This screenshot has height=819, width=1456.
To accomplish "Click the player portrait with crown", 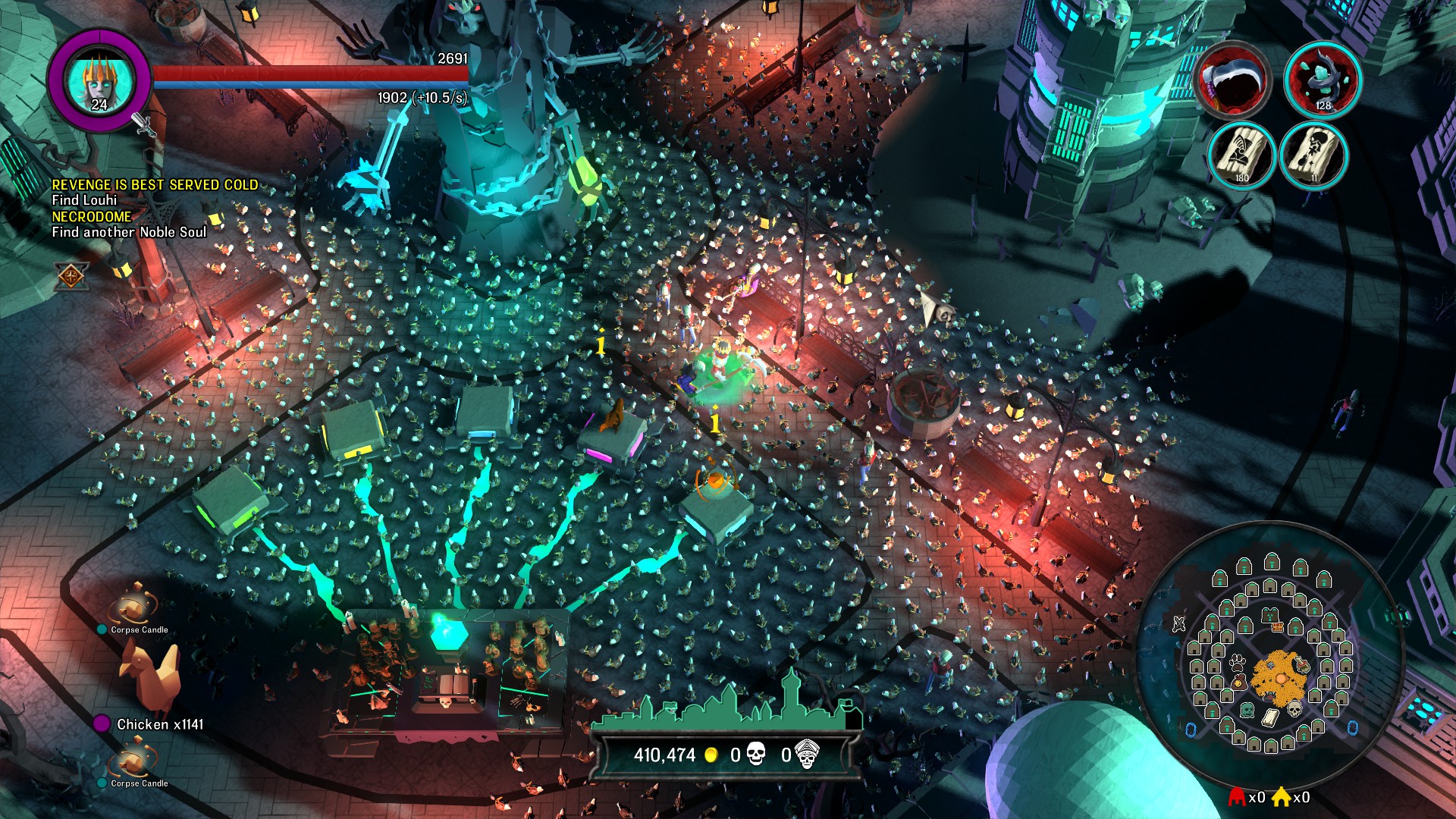I will [x=99, y=79].
